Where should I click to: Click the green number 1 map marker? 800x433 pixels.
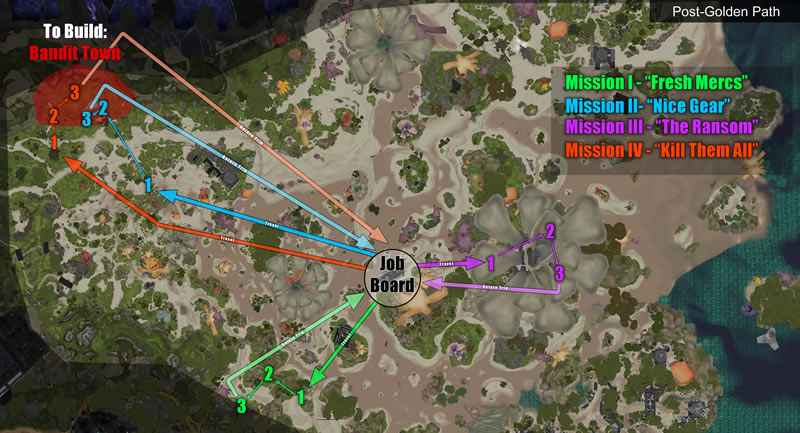tap(301, 395)
